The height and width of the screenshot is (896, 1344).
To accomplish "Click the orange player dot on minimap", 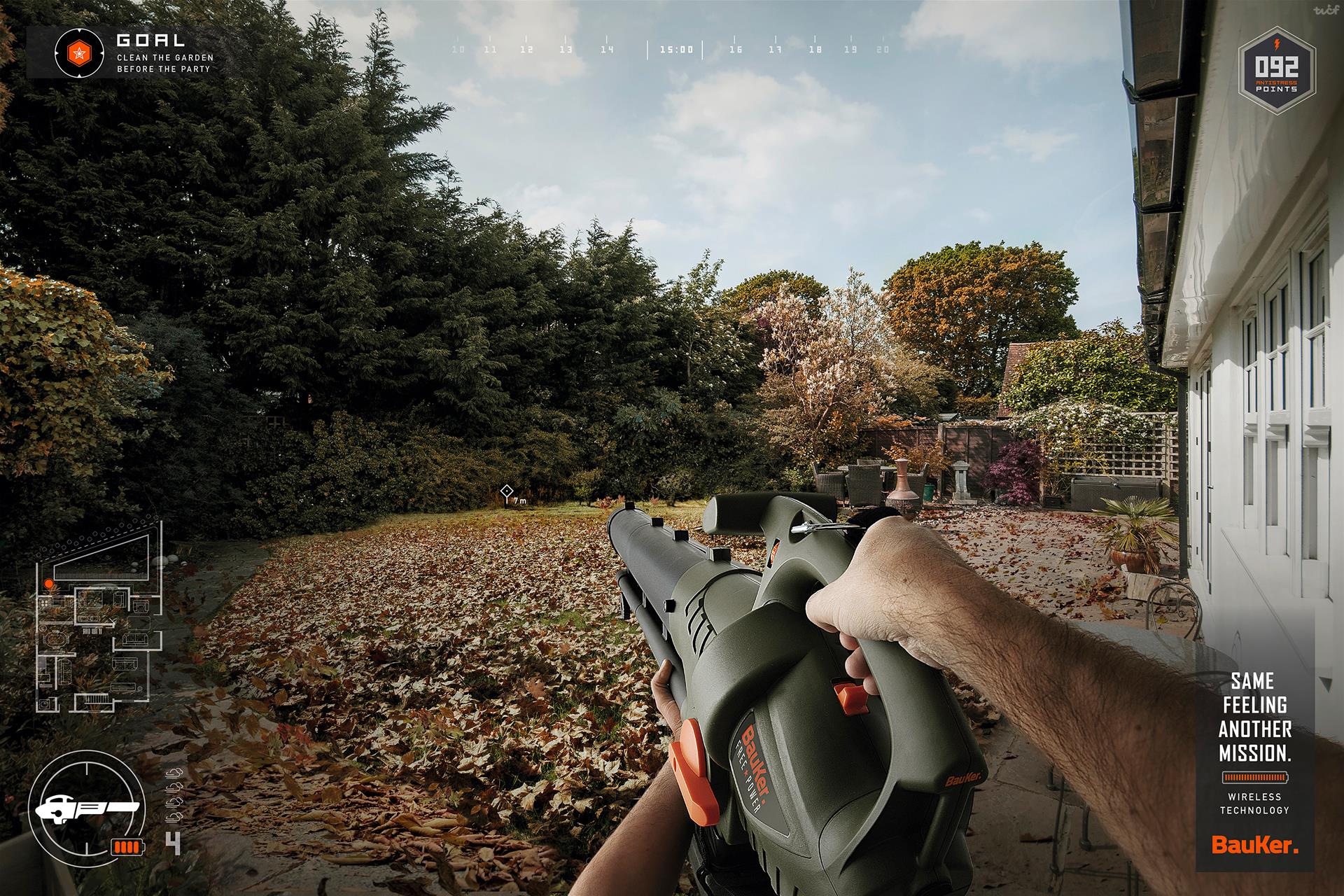I will click(48, 582).
